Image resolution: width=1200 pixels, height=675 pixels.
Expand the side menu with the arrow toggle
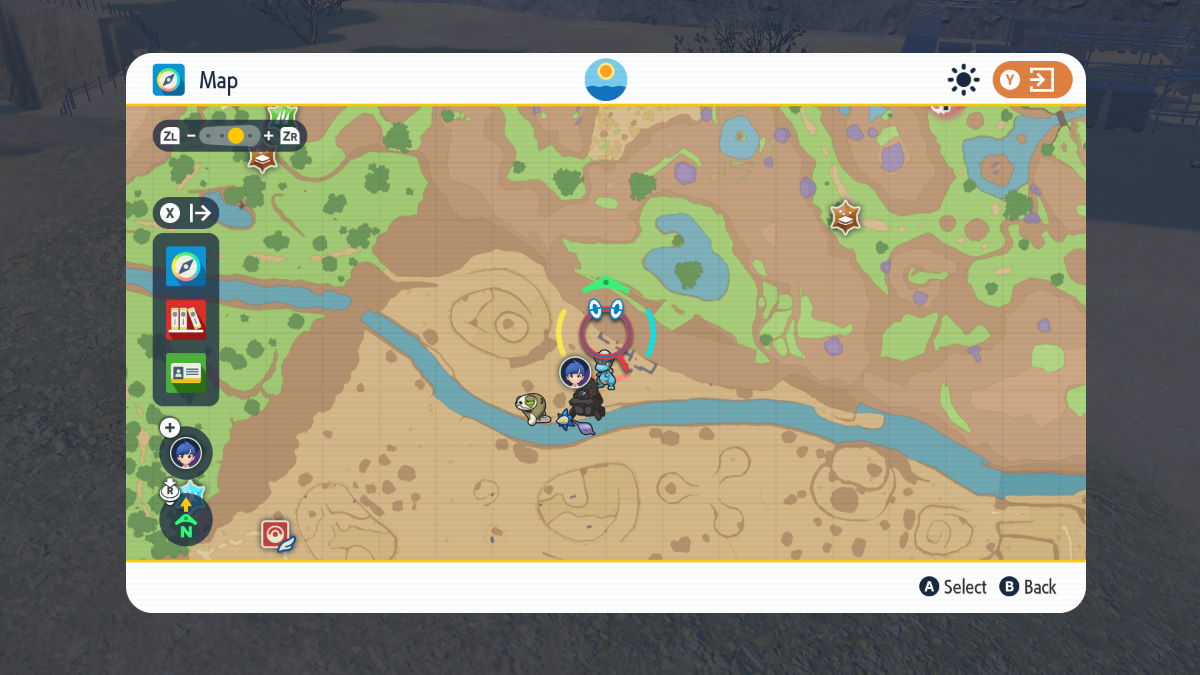coord(186,213)
